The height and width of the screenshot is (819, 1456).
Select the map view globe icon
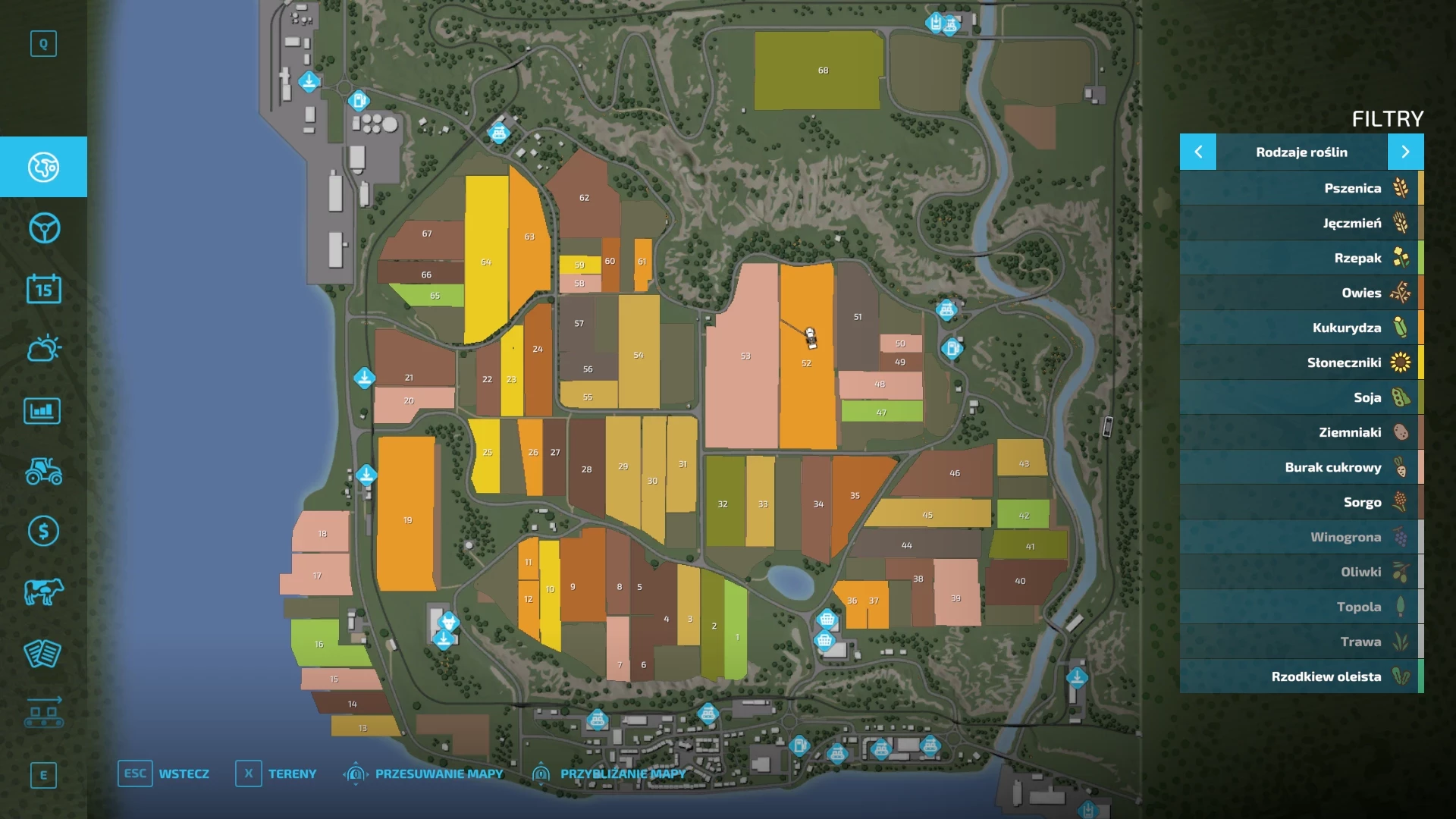coord(43,168)
